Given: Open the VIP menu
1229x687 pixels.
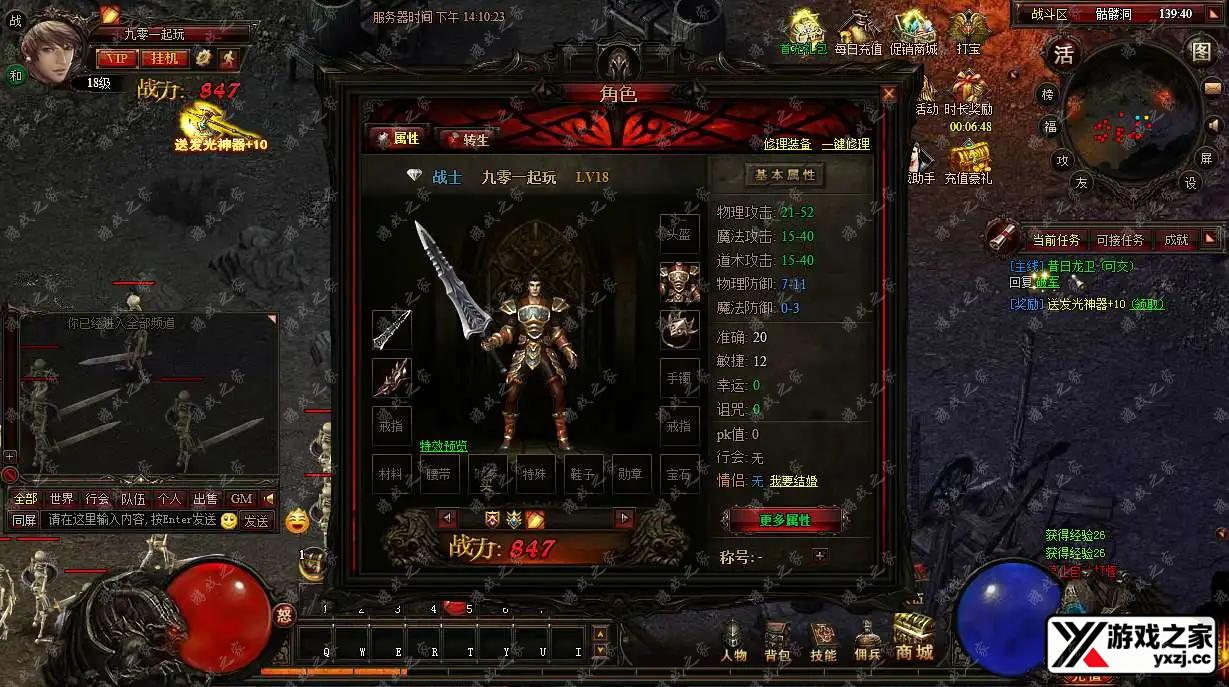Looking at the screenshot, I should tap(117, 58).
